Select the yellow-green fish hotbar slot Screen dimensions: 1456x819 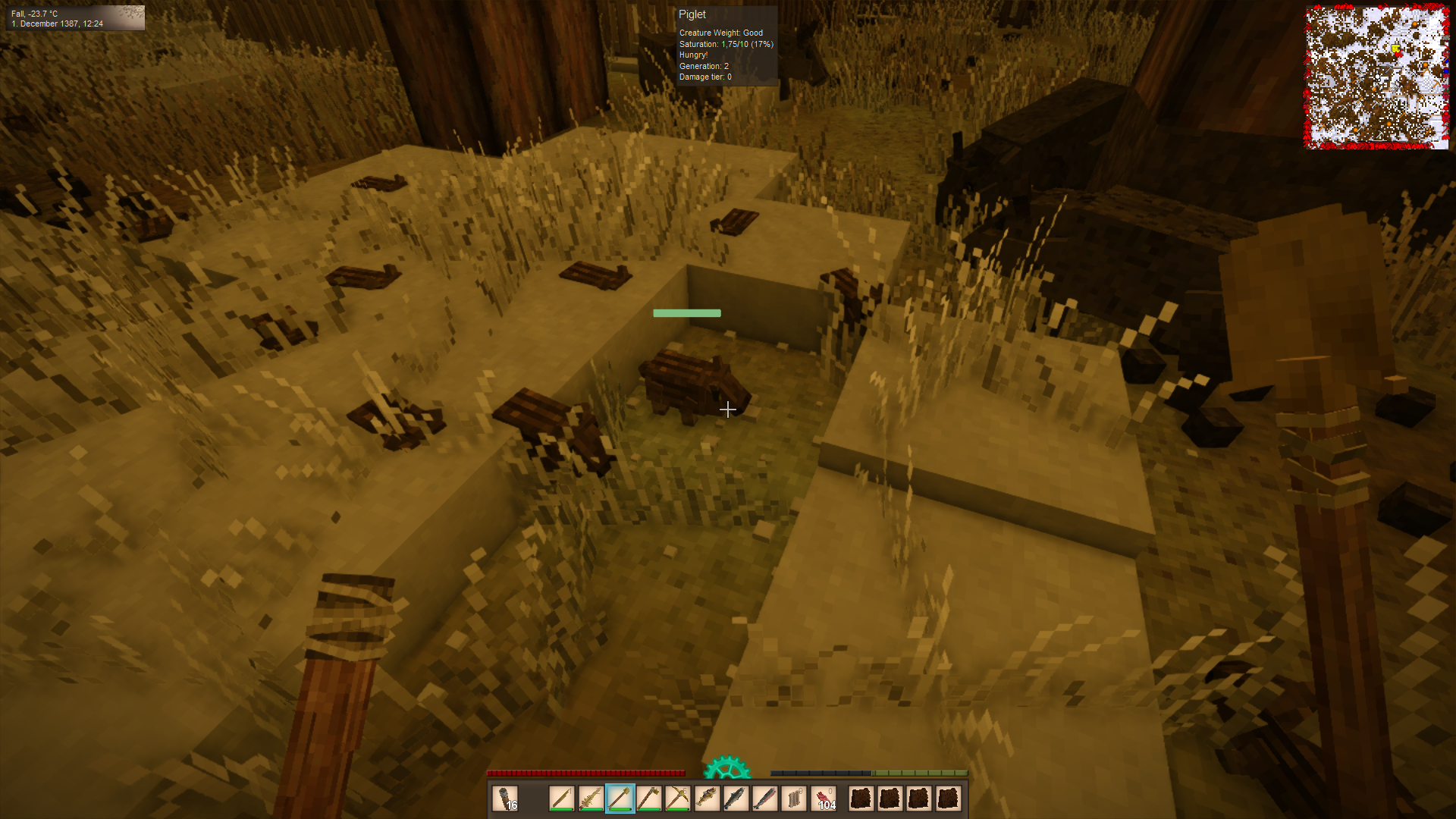(x=707, y=799)
